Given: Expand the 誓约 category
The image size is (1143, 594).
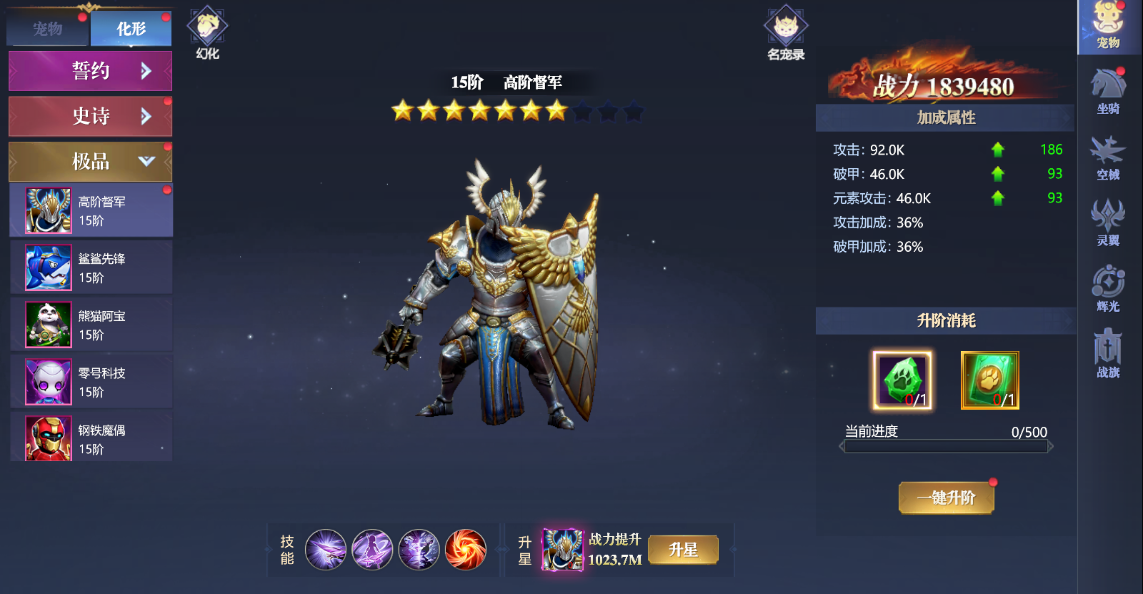Looking at the screenshot, I should 90,71.
